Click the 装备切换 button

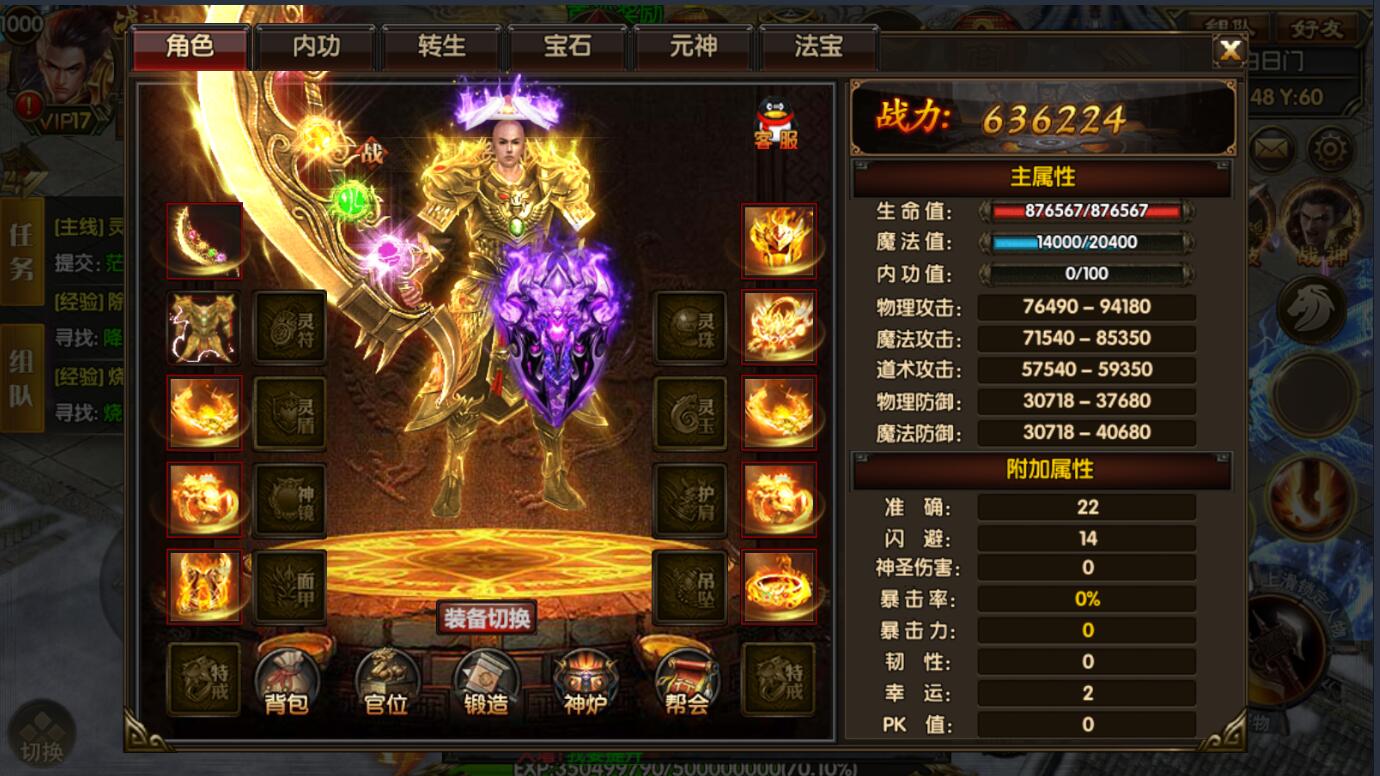tap(487, 618)
